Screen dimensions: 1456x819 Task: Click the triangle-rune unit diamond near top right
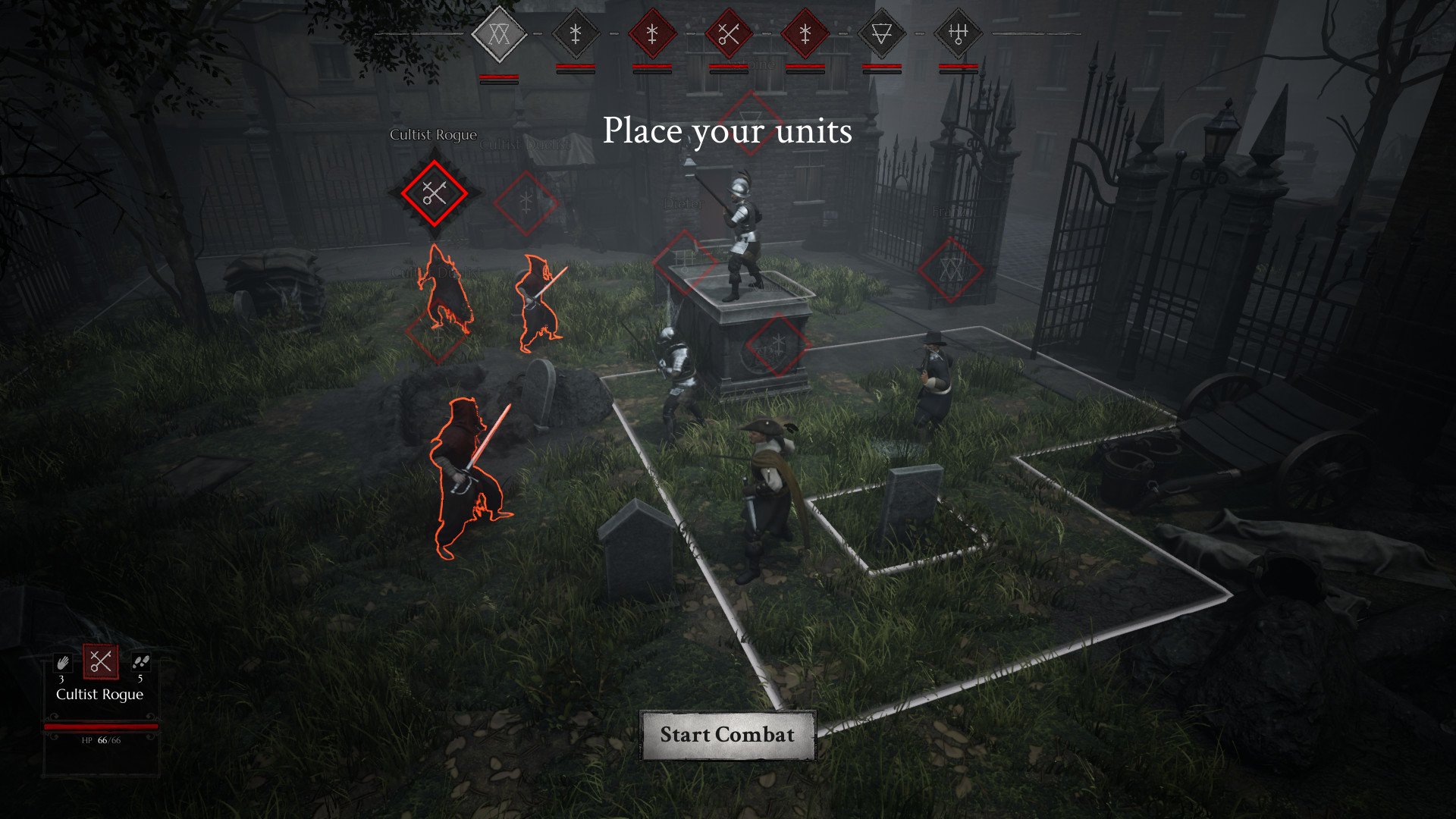880,33
